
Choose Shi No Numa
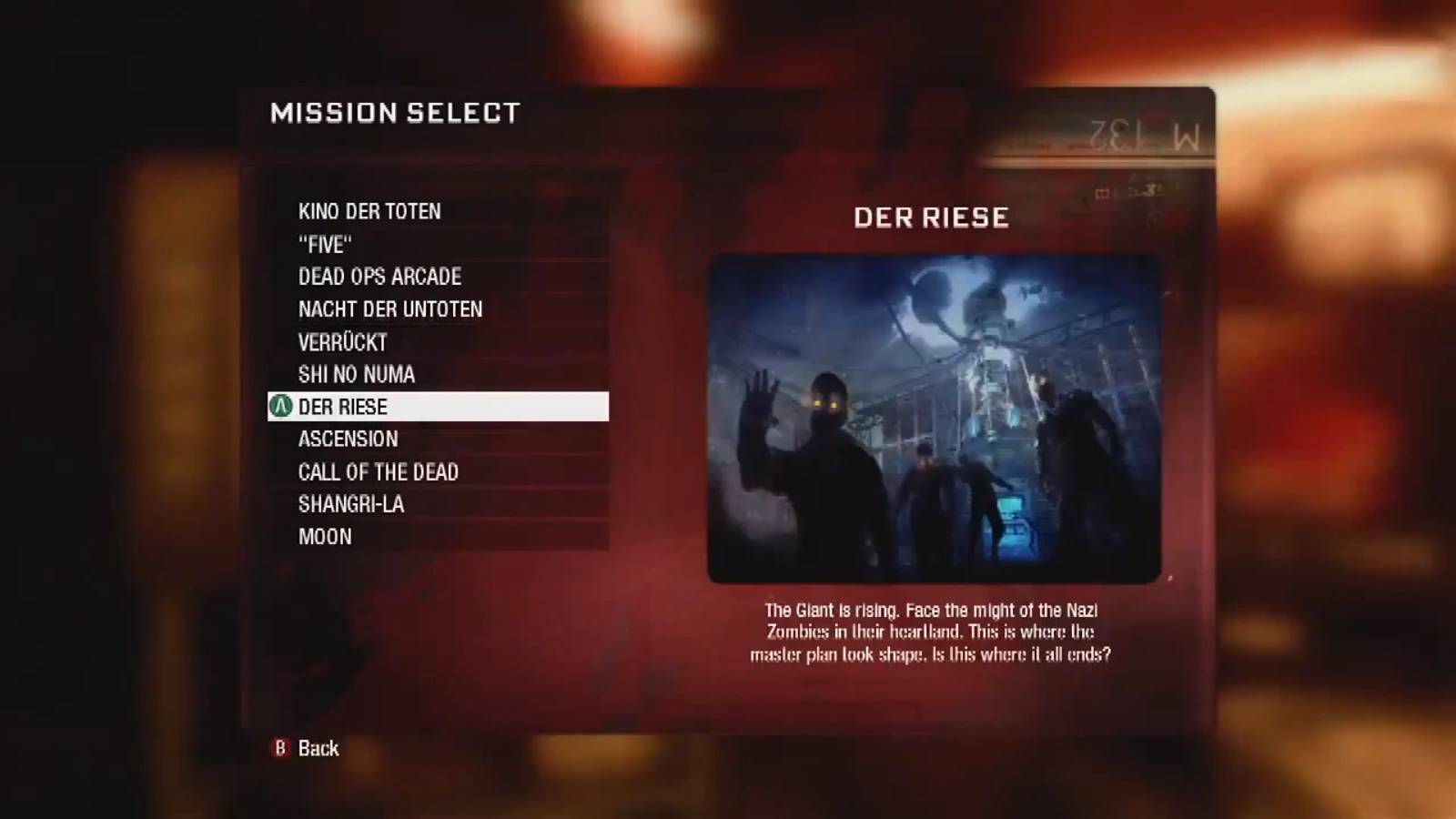(x=357, y=374)
